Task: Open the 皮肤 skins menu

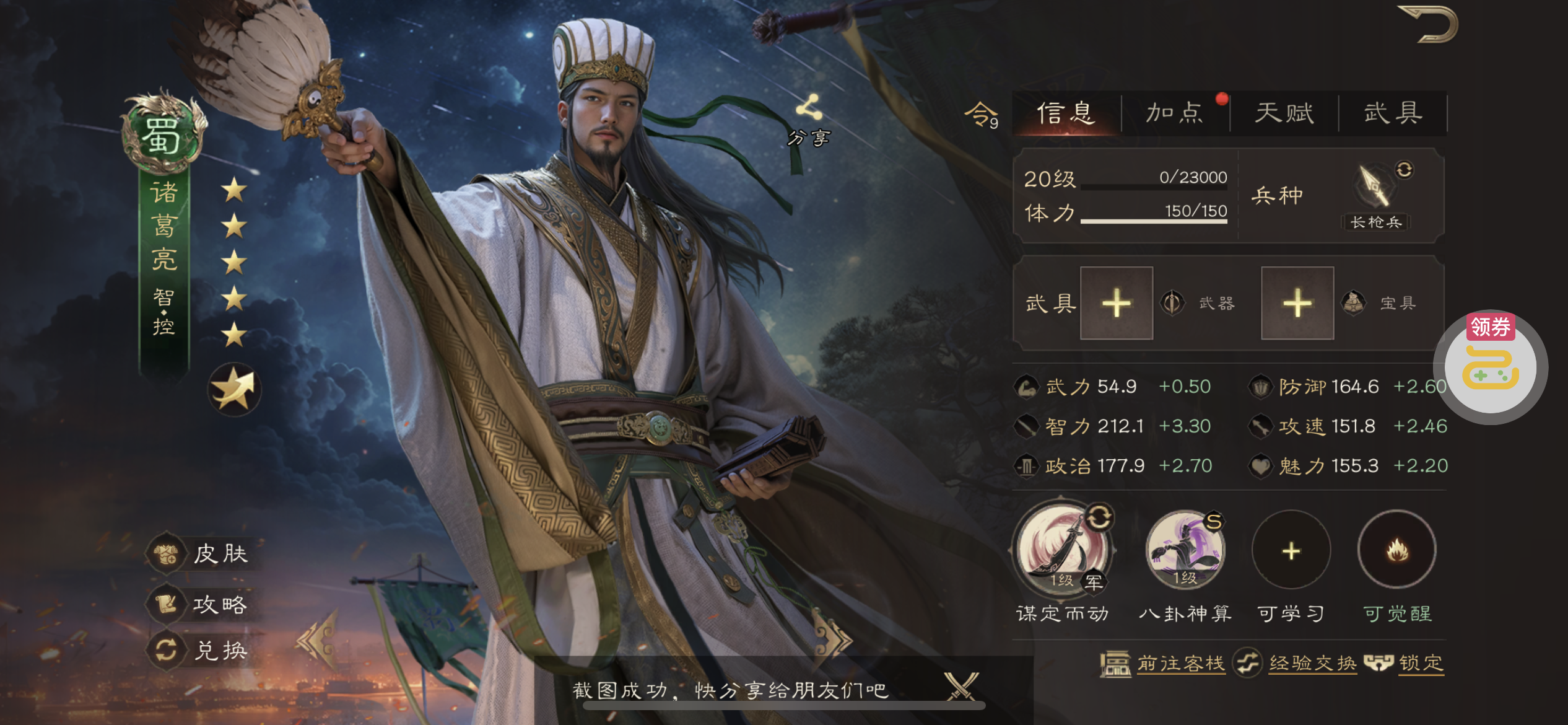Action: pos(204,553)
